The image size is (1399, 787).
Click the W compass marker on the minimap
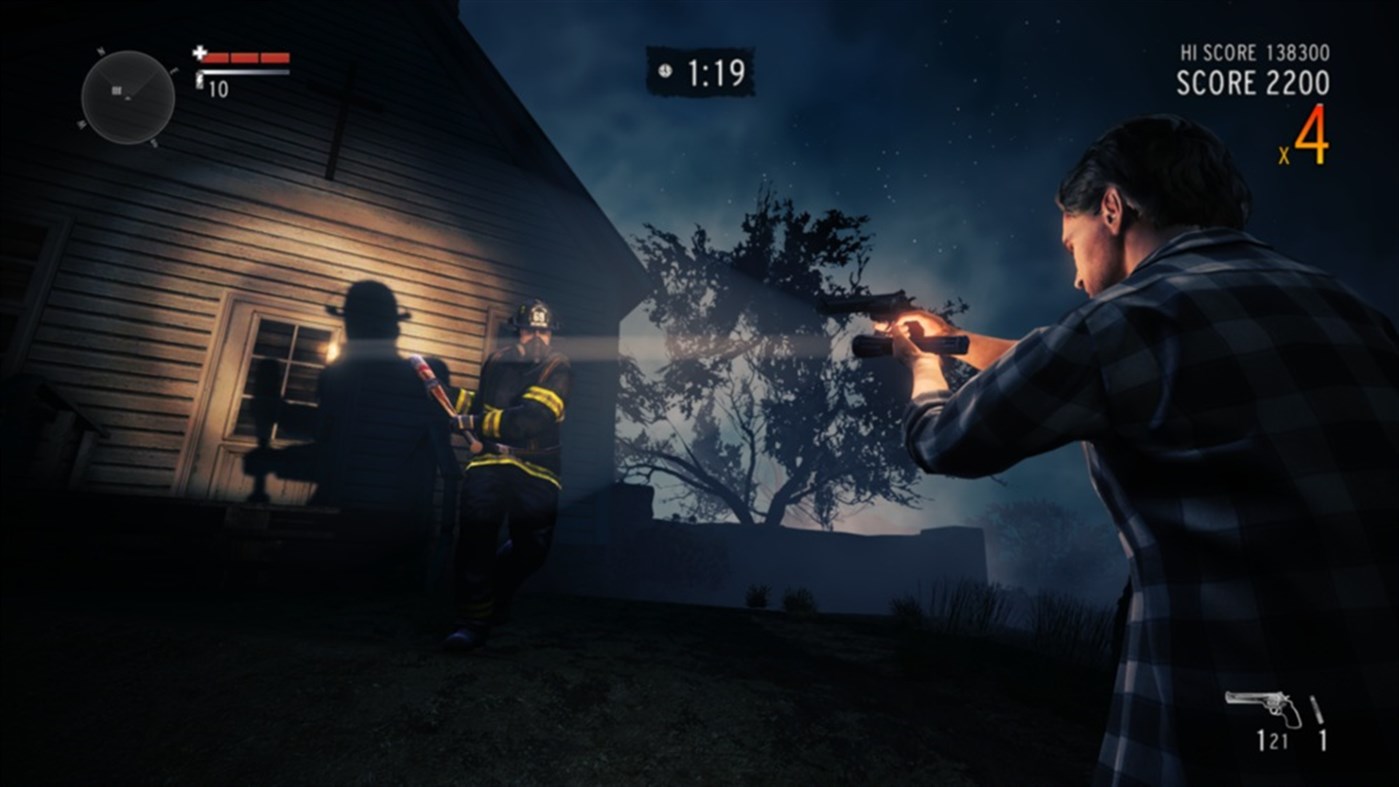[x=80, y=122]
